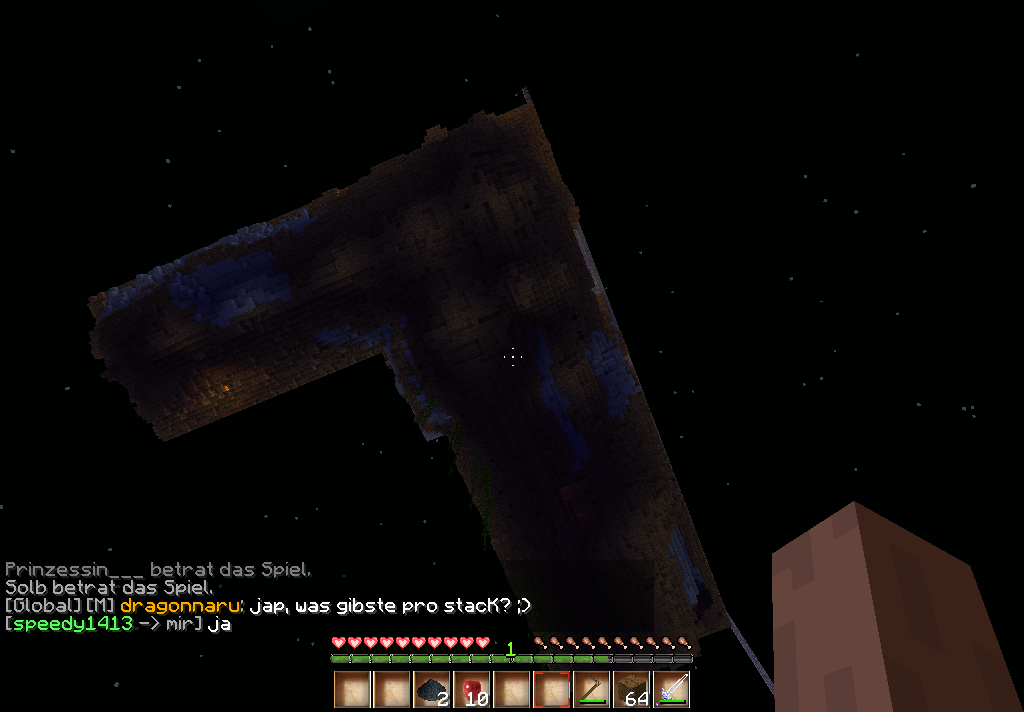Select the dark powder pile hotbar slot

431,690
